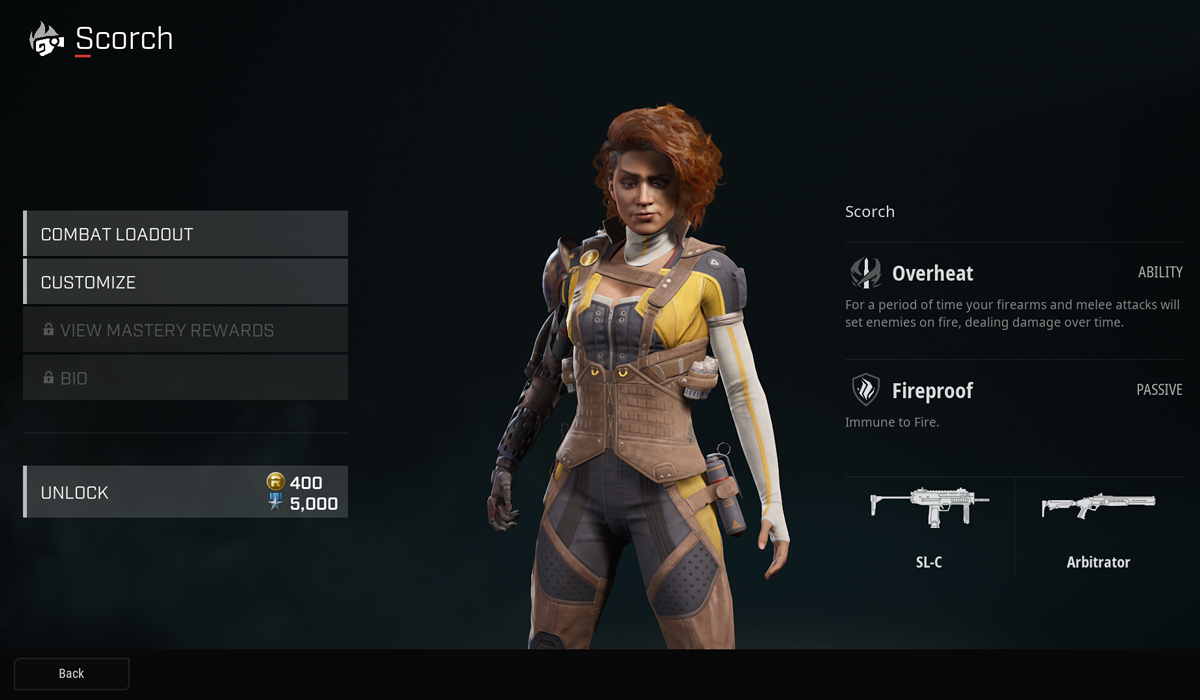Click the locked View Mastery Rewards entry
Image resolution: width=1200 pixels, height=700 pixels.
(185, 330)
